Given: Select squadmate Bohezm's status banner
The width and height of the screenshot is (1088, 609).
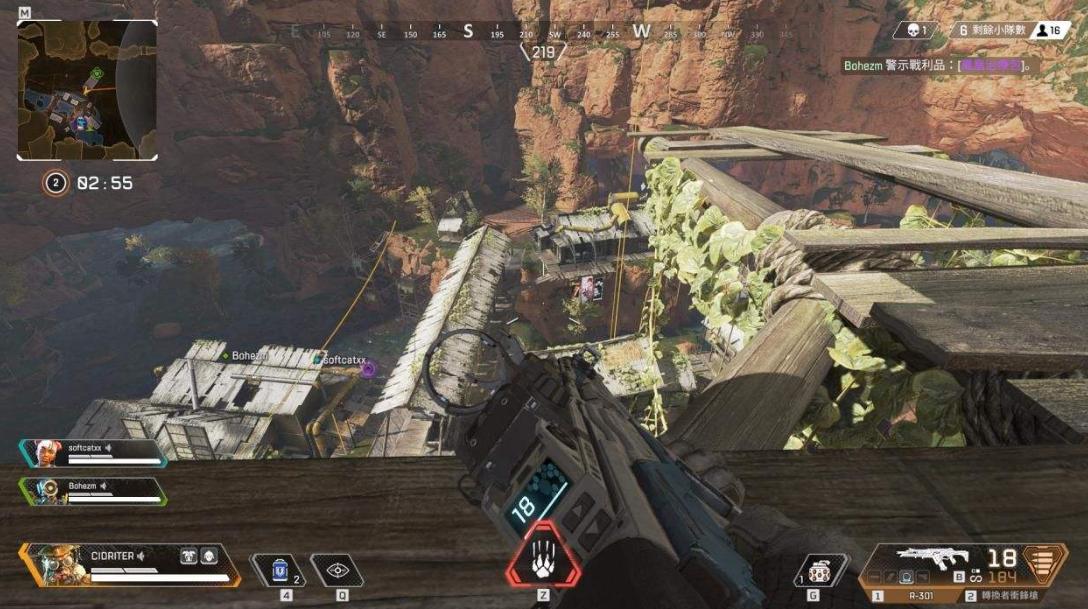Looking at the screenshot, I should pos(92,491).
